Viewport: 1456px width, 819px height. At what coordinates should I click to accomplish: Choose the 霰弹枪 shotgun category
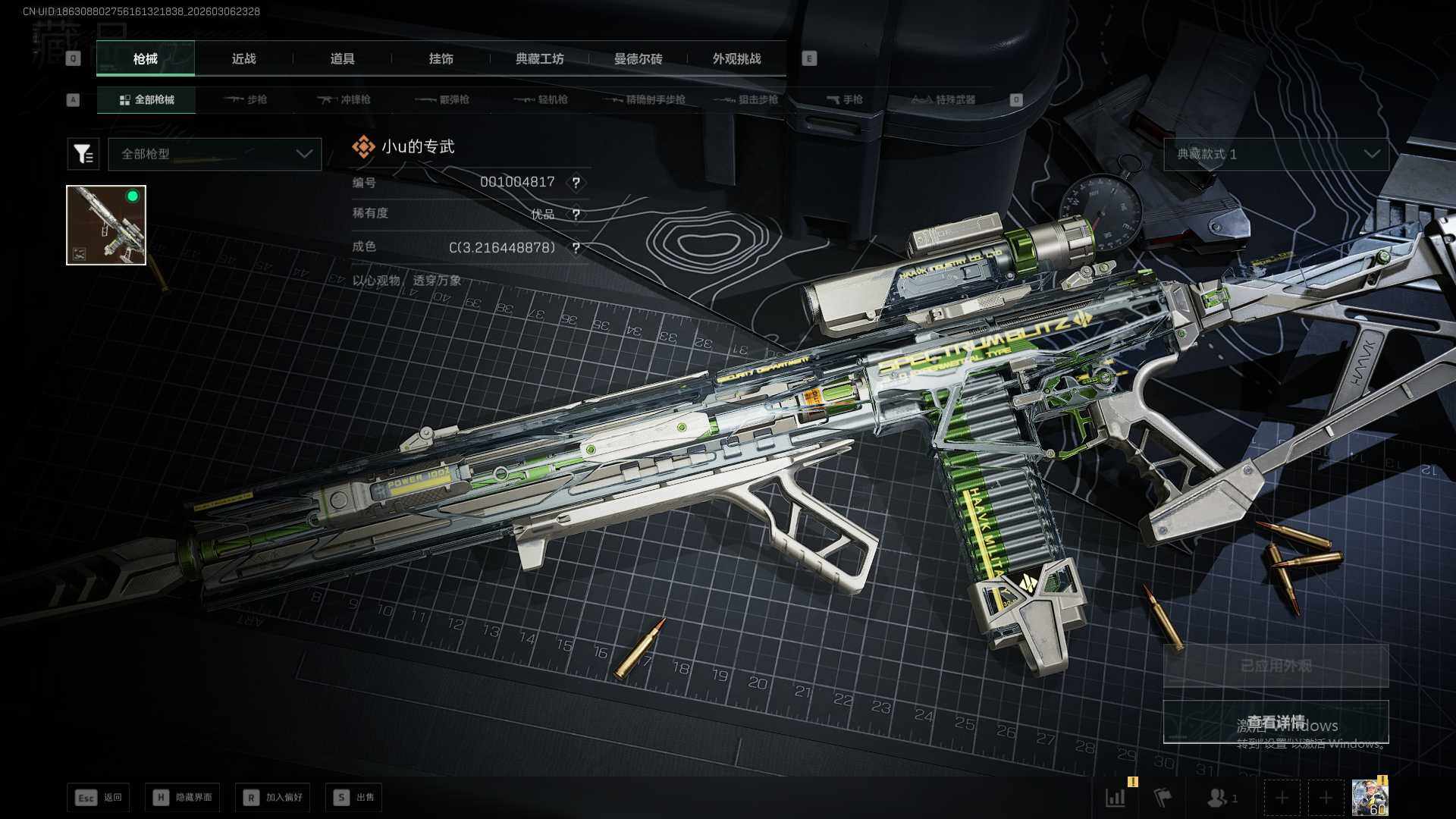pos(443,99)
